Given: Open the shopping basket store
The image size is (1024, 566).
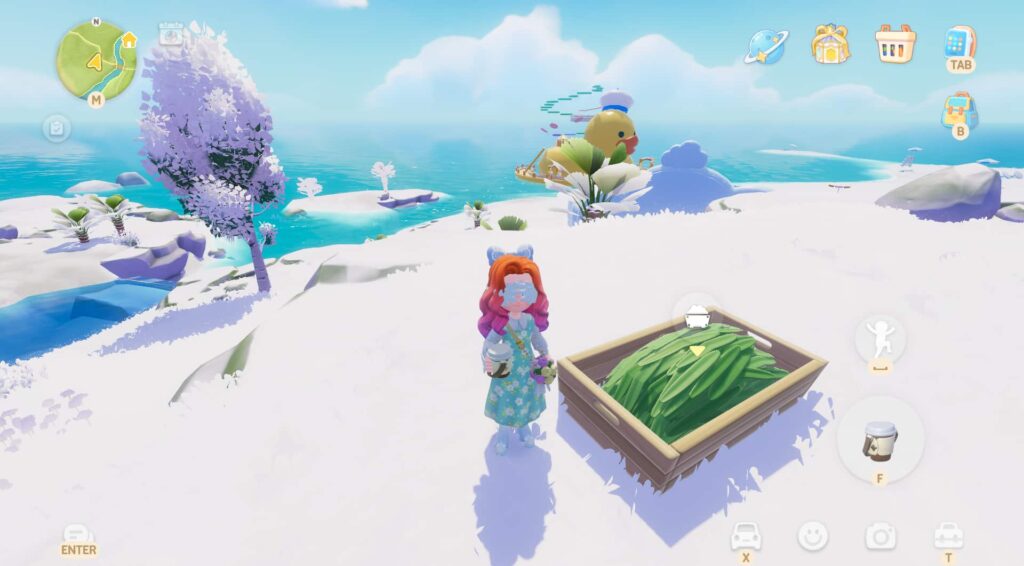Looking at the screenshot, I should coord(895,44).
